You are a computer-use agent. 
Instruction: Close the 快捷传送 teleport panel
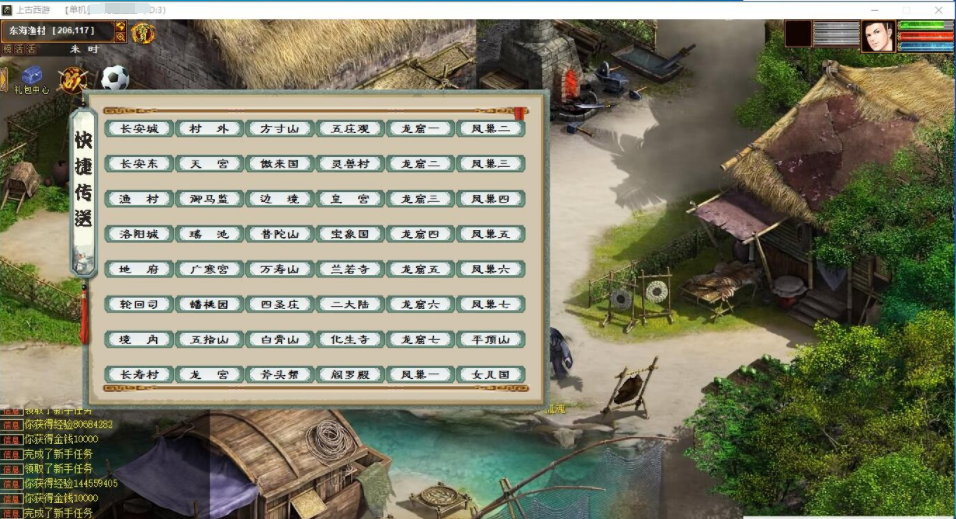pyautogui.click(x=520, y=113)
